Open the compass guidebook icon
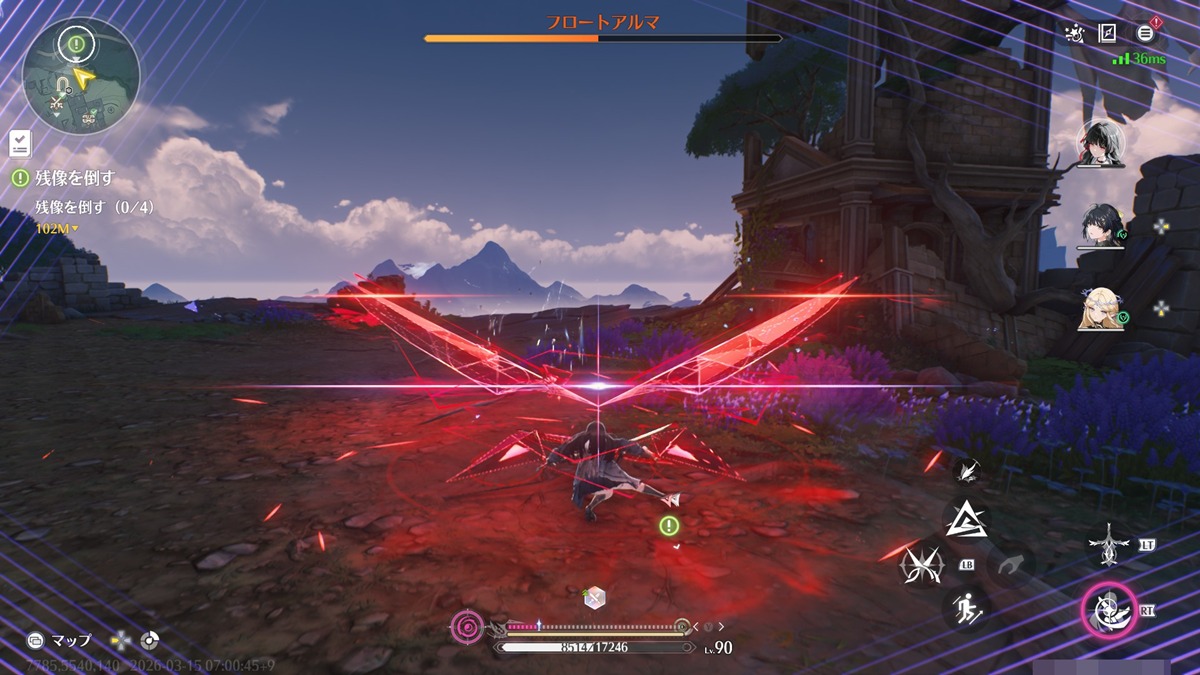Viewport: 1200px width, 675px height. tap(1108, 33)
